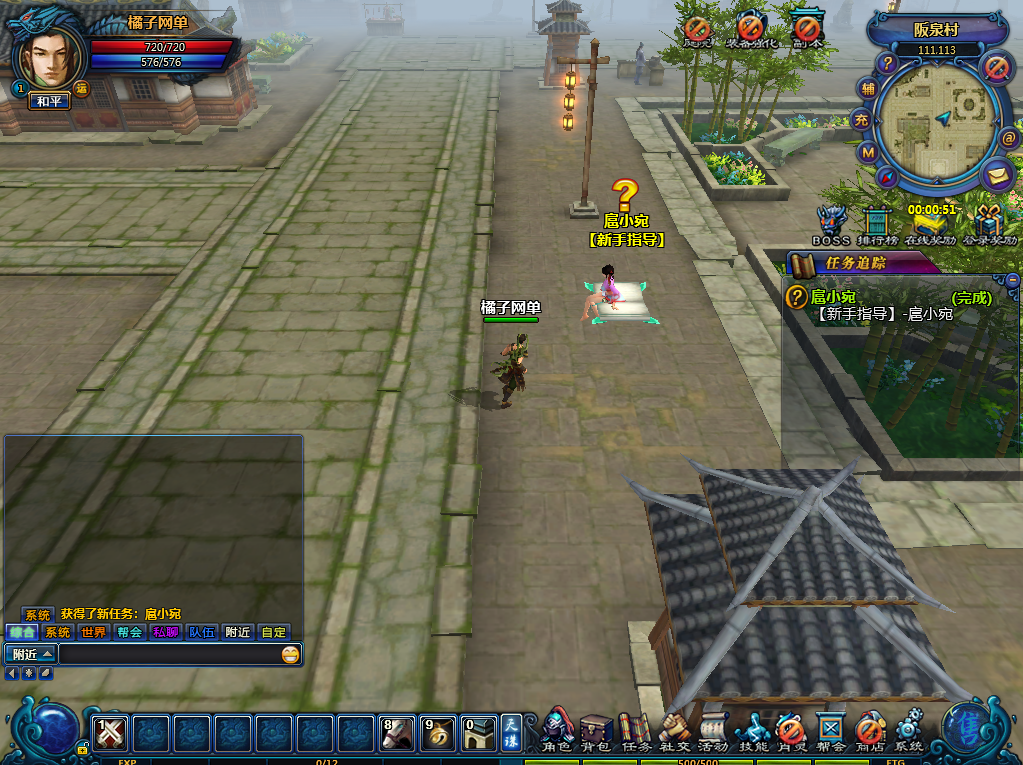Open the 背包 backpack inventory
The height and width of the screenshot is (765, 1023).
tap(596, 730)
